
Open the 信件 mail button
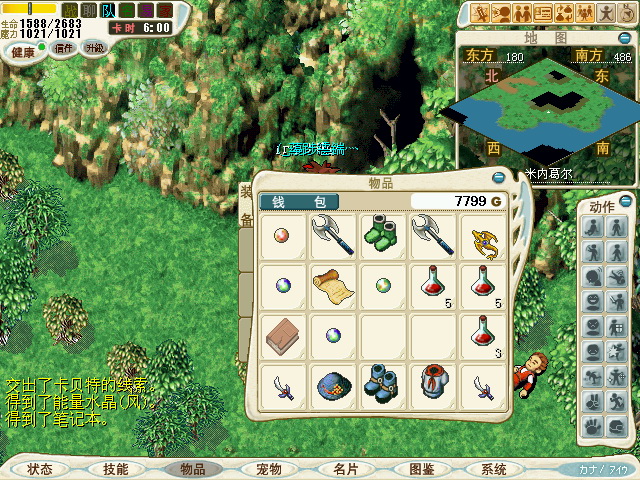click(x=64, y=48)
